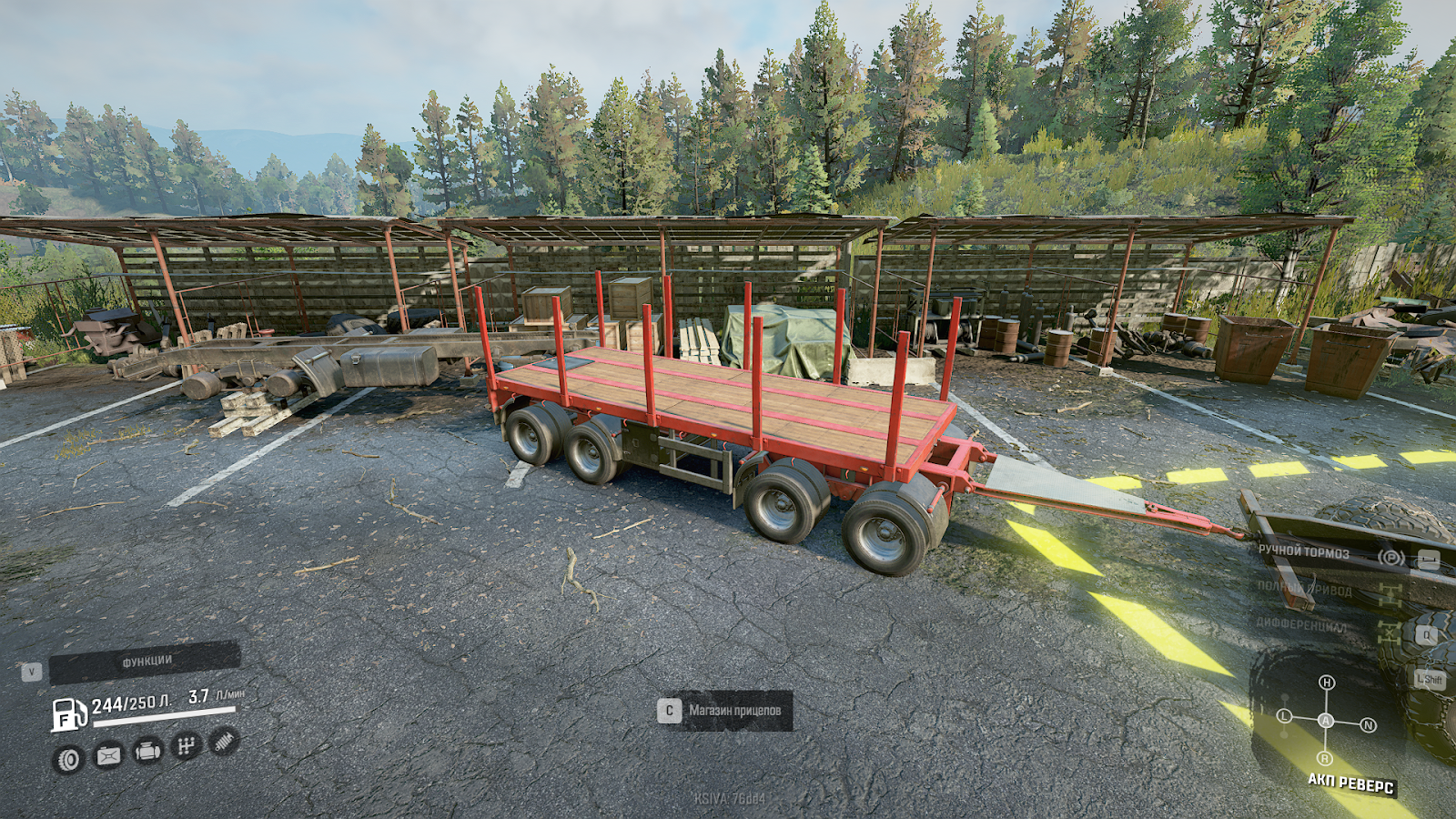The image size is (1456, 819).
Task: Select the tire service icon
Action: point(69,760)
